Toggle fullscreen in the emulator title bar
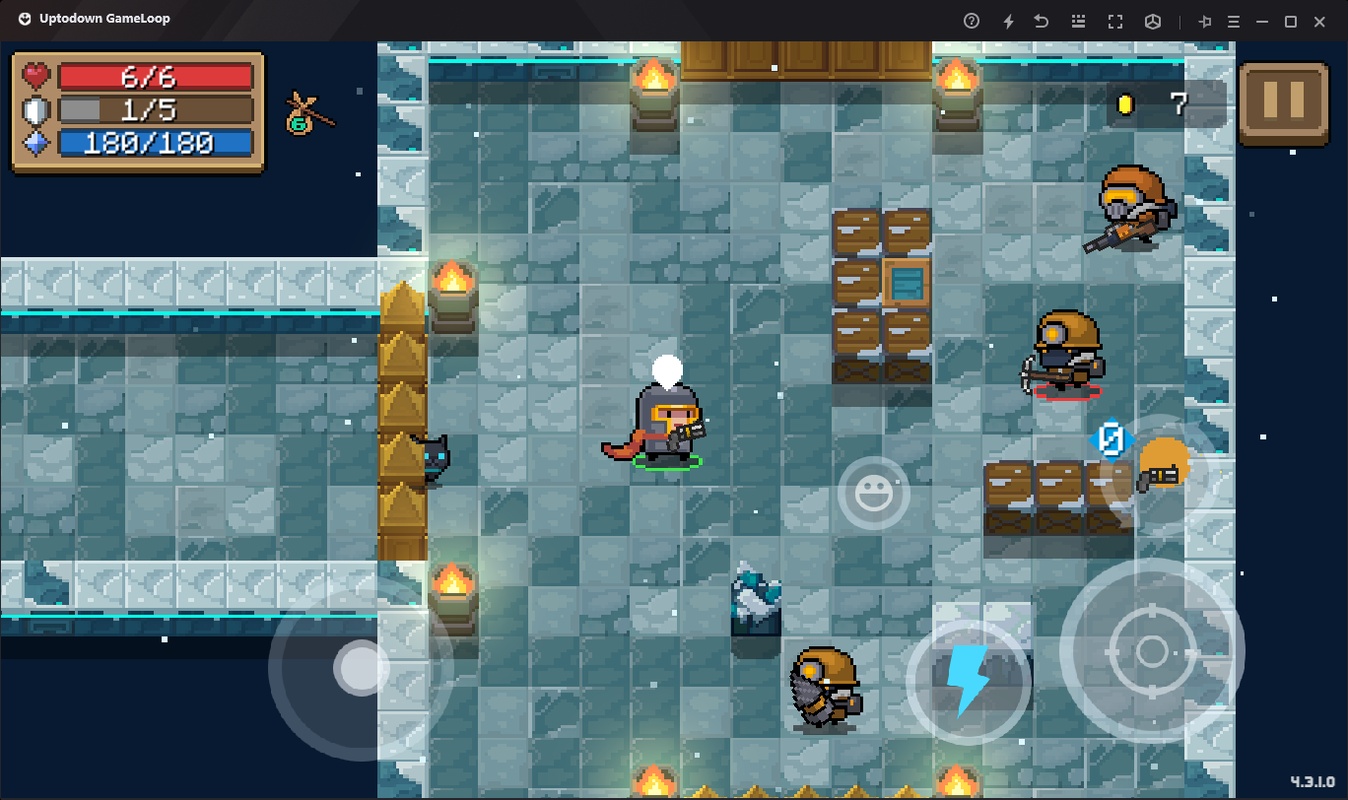Image resolution: width=1348 pixels, height=800 pixels. [x=1115, y=21]
